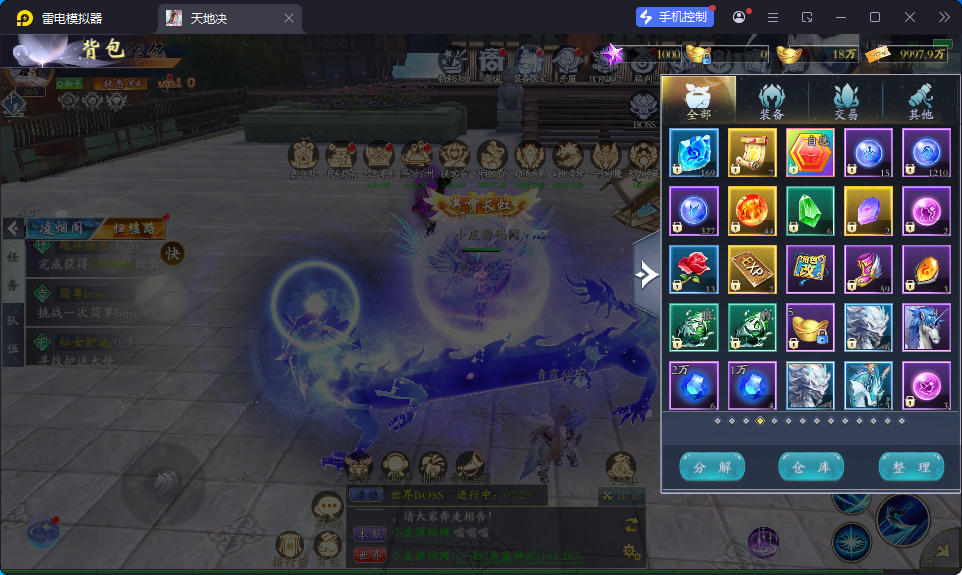Click the 分解 decompose button
Image resolution: width=962 pixels, height=575 pixels.
[712, 467]
